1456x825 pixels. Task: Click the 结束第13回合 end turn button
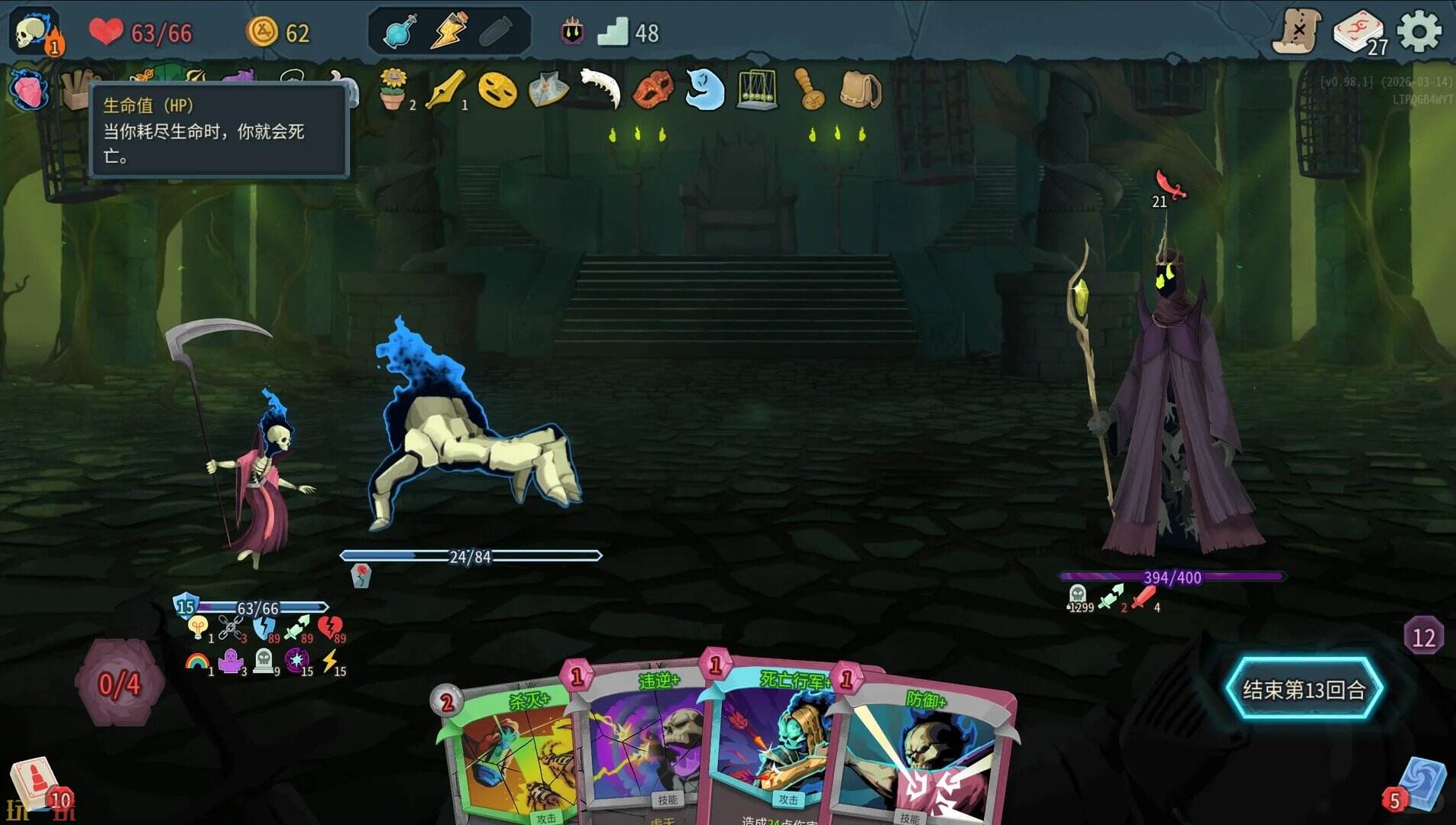click(x=1304, y=689)
